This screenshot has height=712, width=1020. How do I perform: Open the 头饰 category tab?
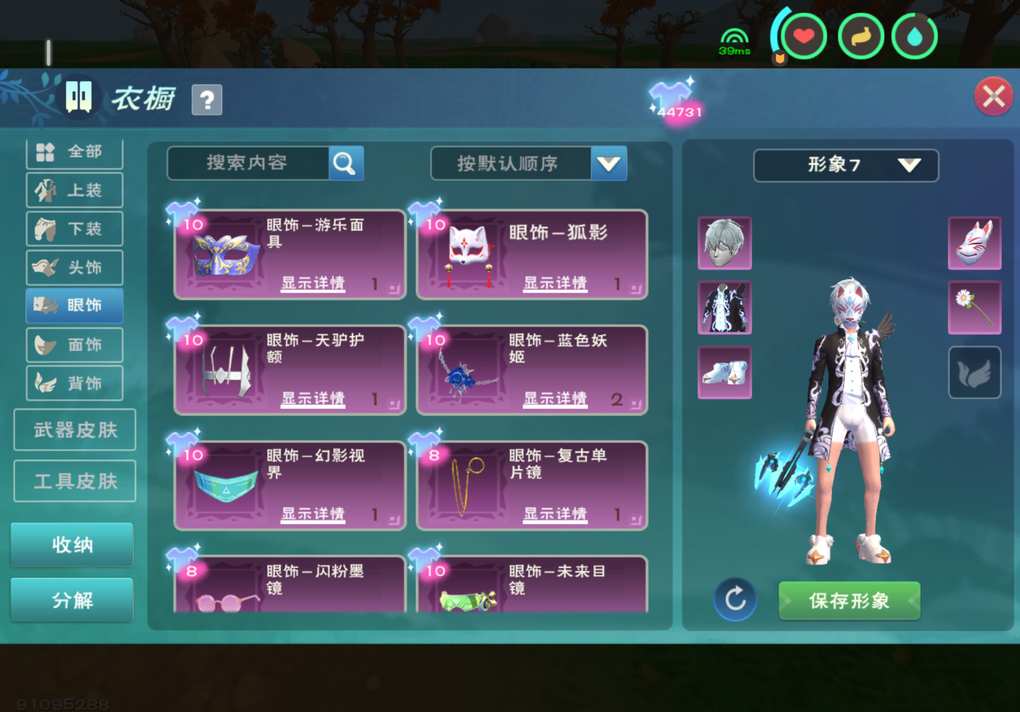75,268
